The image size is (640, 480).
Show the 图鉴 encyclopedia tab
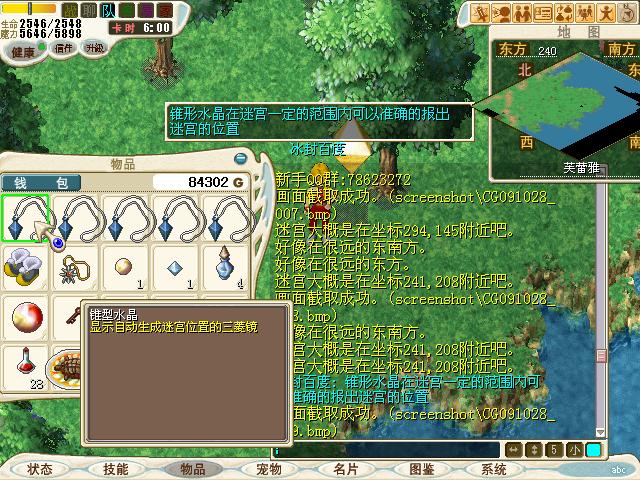[x=421, y=469]
